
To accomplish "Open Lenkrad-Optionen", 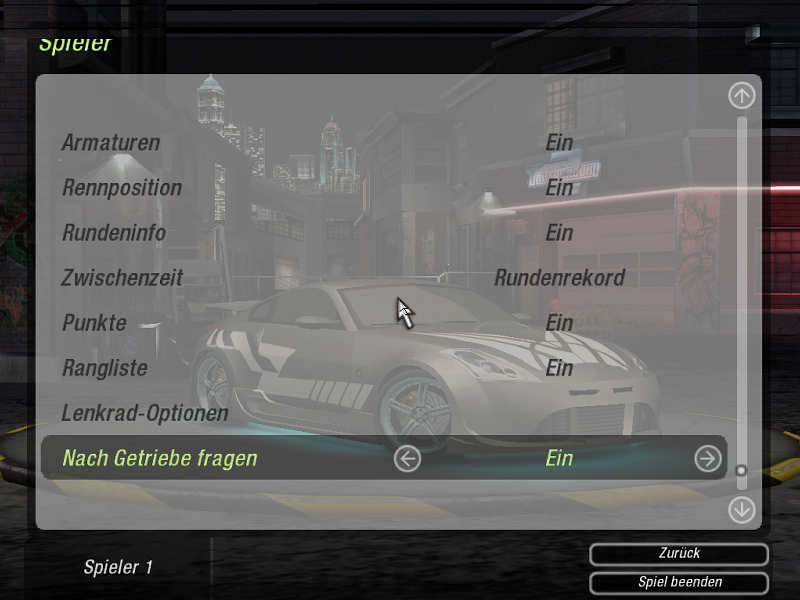I will coord(145,413).
